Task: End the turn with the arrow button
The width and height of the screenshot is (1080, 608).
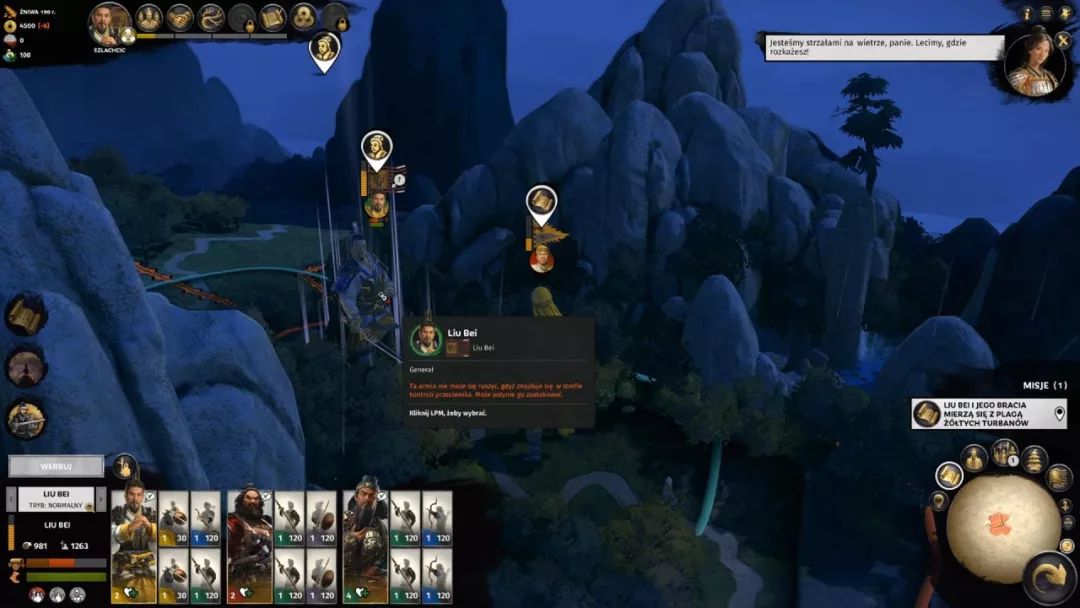Action: tap(1050, 579)
